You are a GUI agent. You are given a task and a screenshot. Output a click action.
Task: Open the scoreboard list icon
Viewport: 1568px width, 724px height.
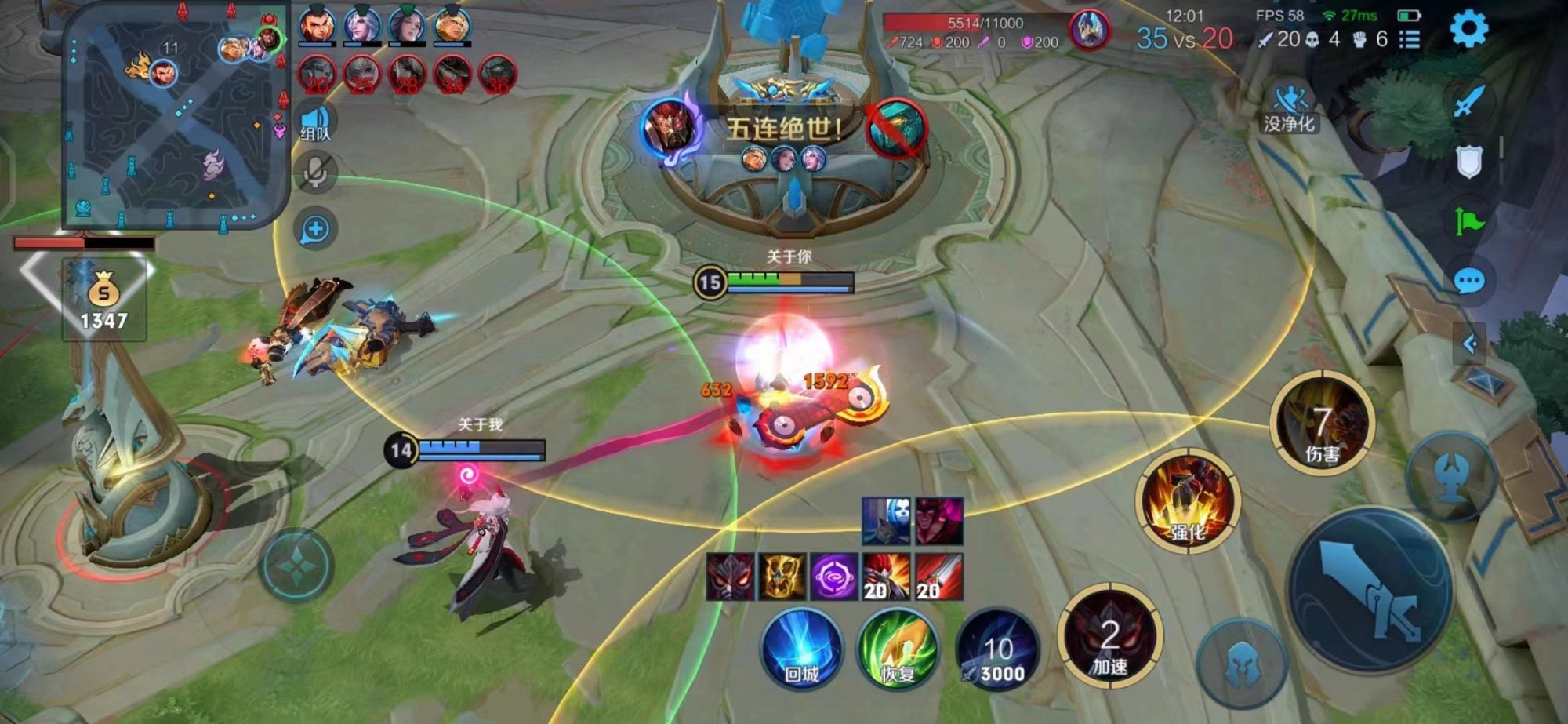pyautogui.click(x=1410, y=39)
